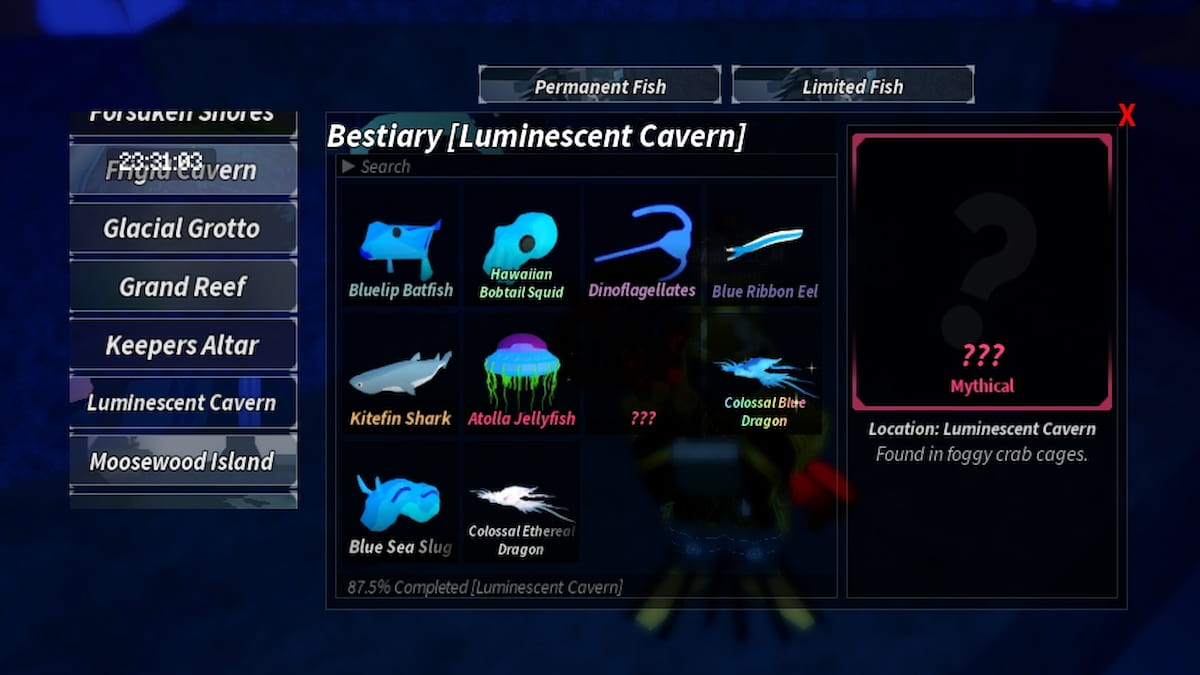Close the Bestiary window

(x=1126, y=117)
